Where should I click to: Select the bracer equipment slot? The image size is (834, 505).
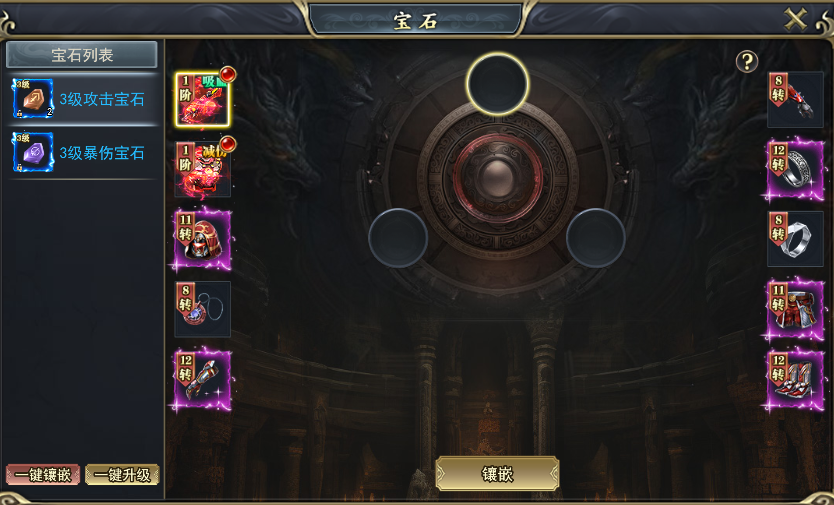click(203, 379)
